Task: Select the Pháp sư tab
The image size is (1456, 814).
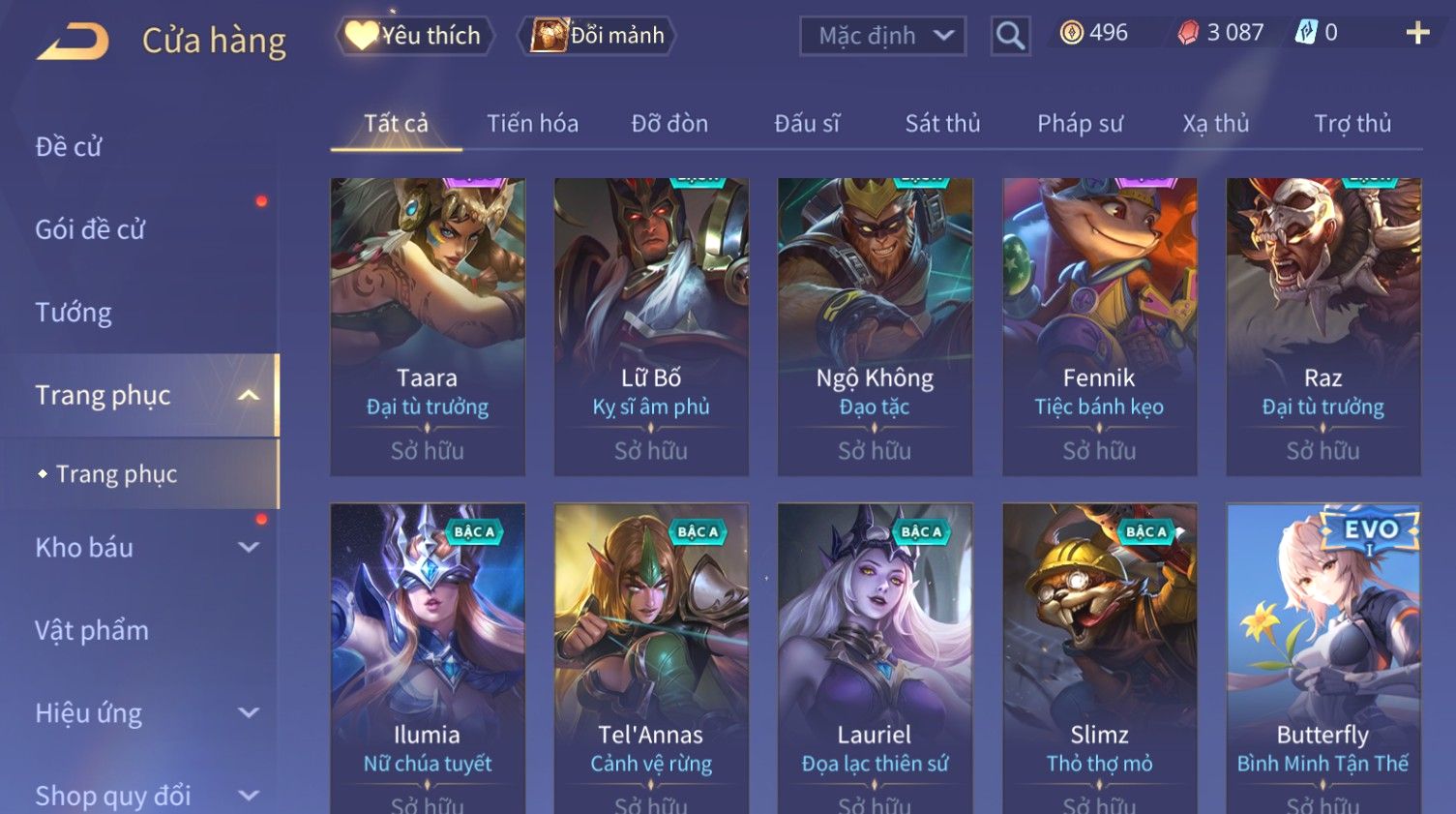Action: click(x=1080, y=124)
